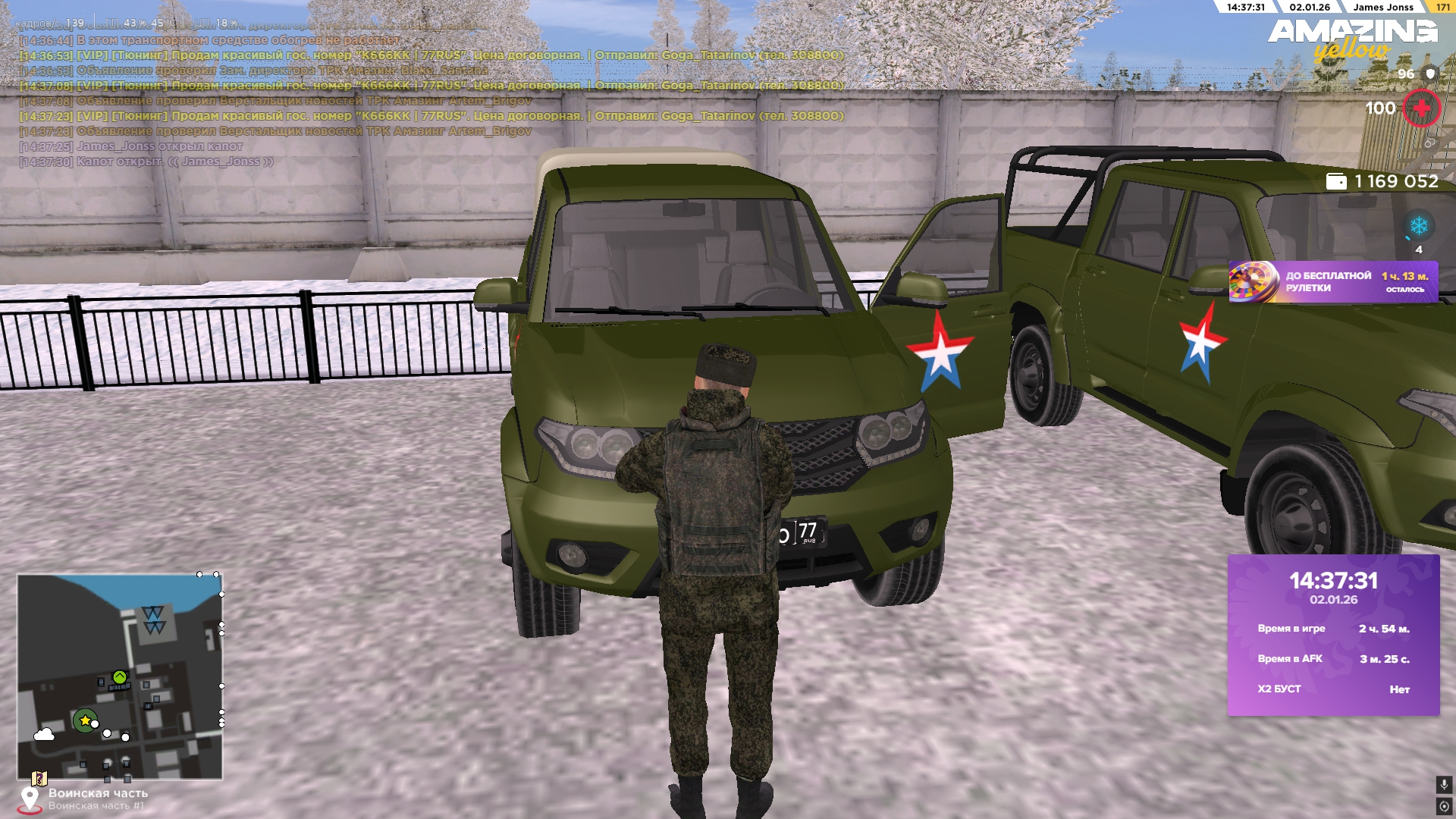Image resolution: width=1456 pixels, height=819 pixels.
Task: Click the latest VIP license plate ad
Action: pos(431,116)
